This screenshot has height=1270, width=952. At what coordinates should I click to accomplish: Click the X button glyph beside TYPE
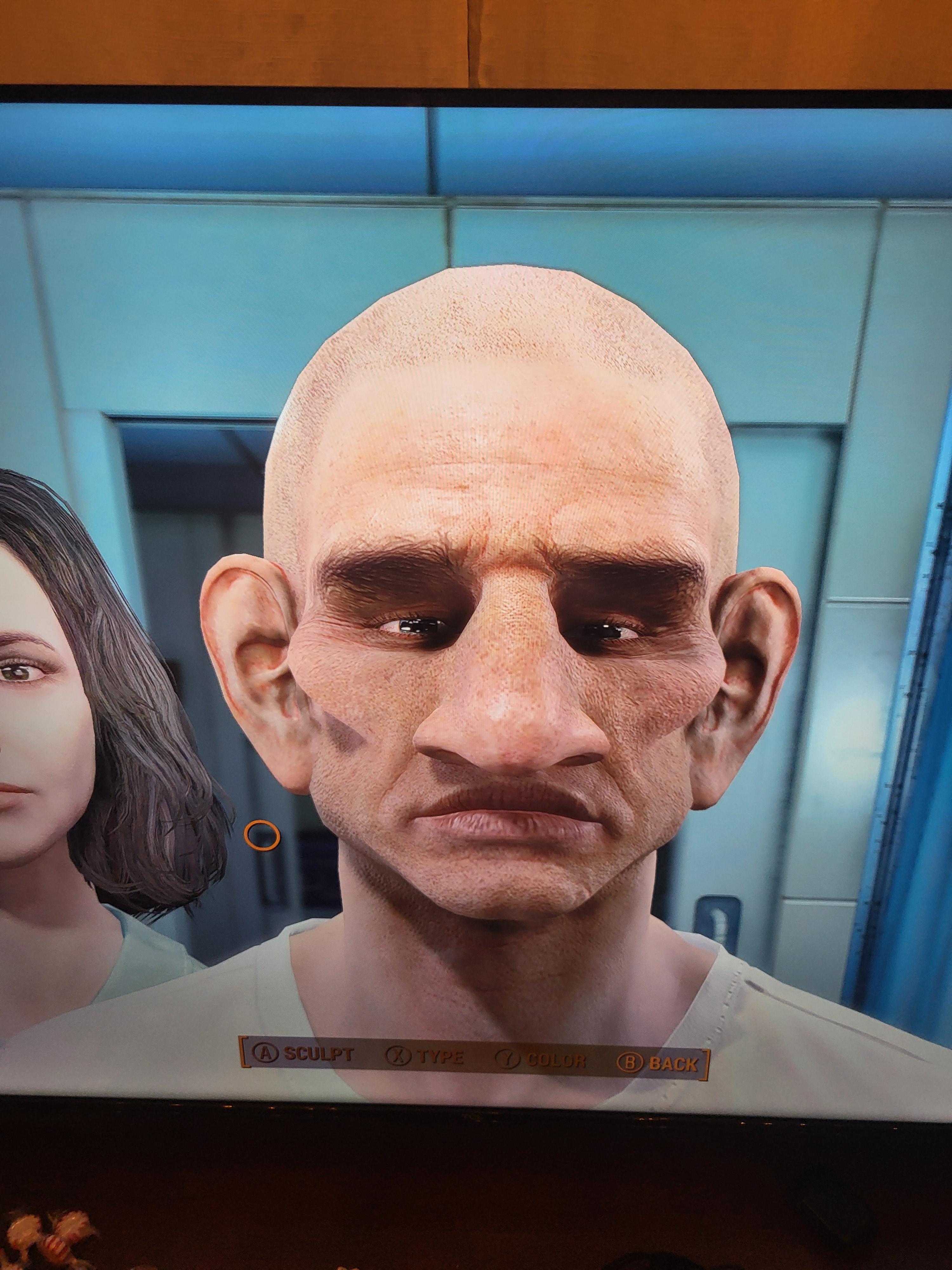coord(400,1056)
